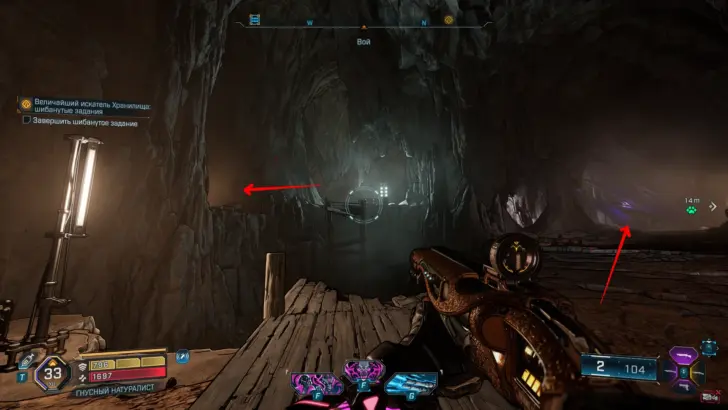
Task: Click the blue square marker on the compass
Action: pyautogui.click(x=254, y=19)
